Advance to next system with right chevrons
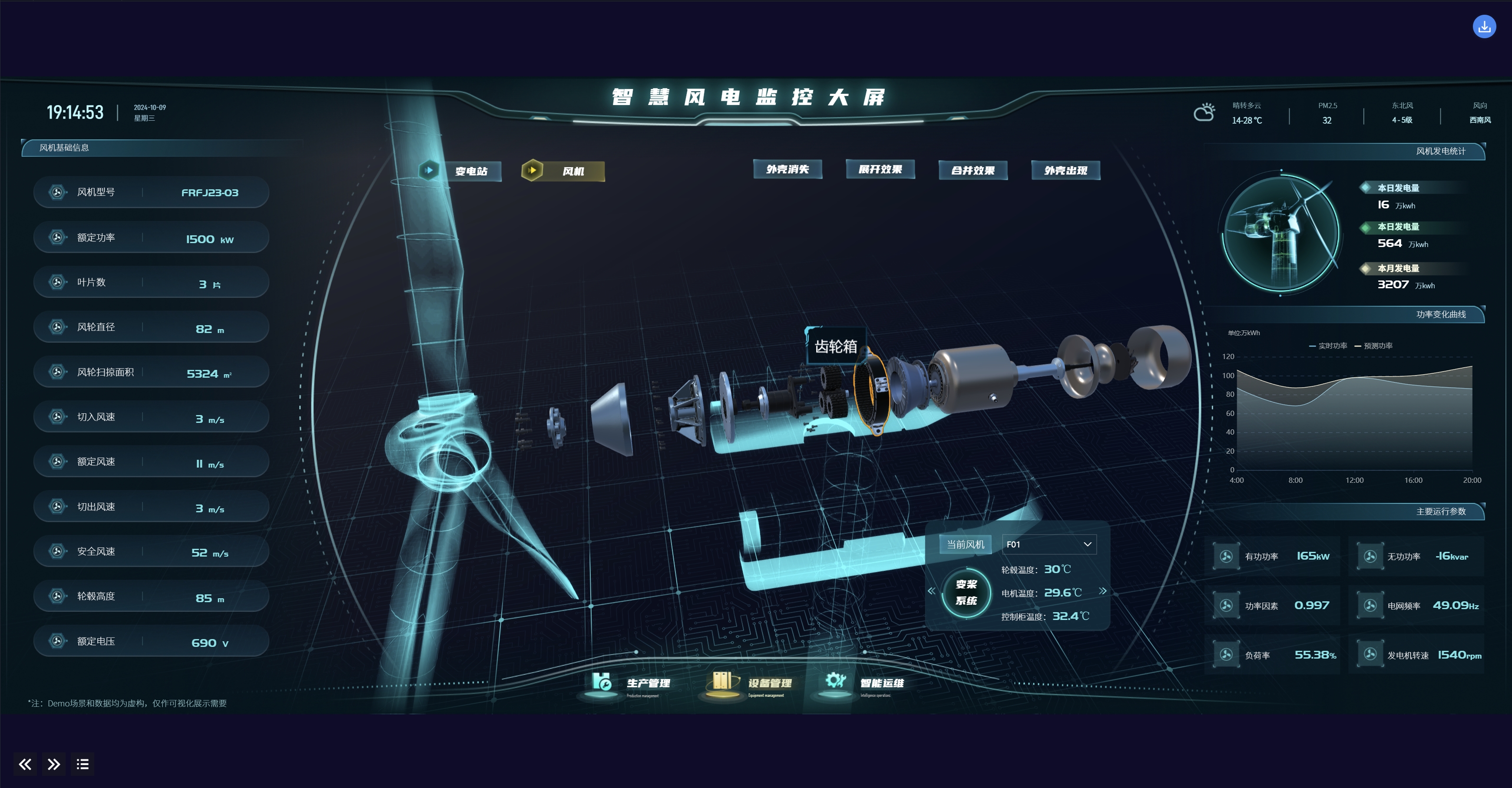The image size is (1512, 788). pos(1102,591)
